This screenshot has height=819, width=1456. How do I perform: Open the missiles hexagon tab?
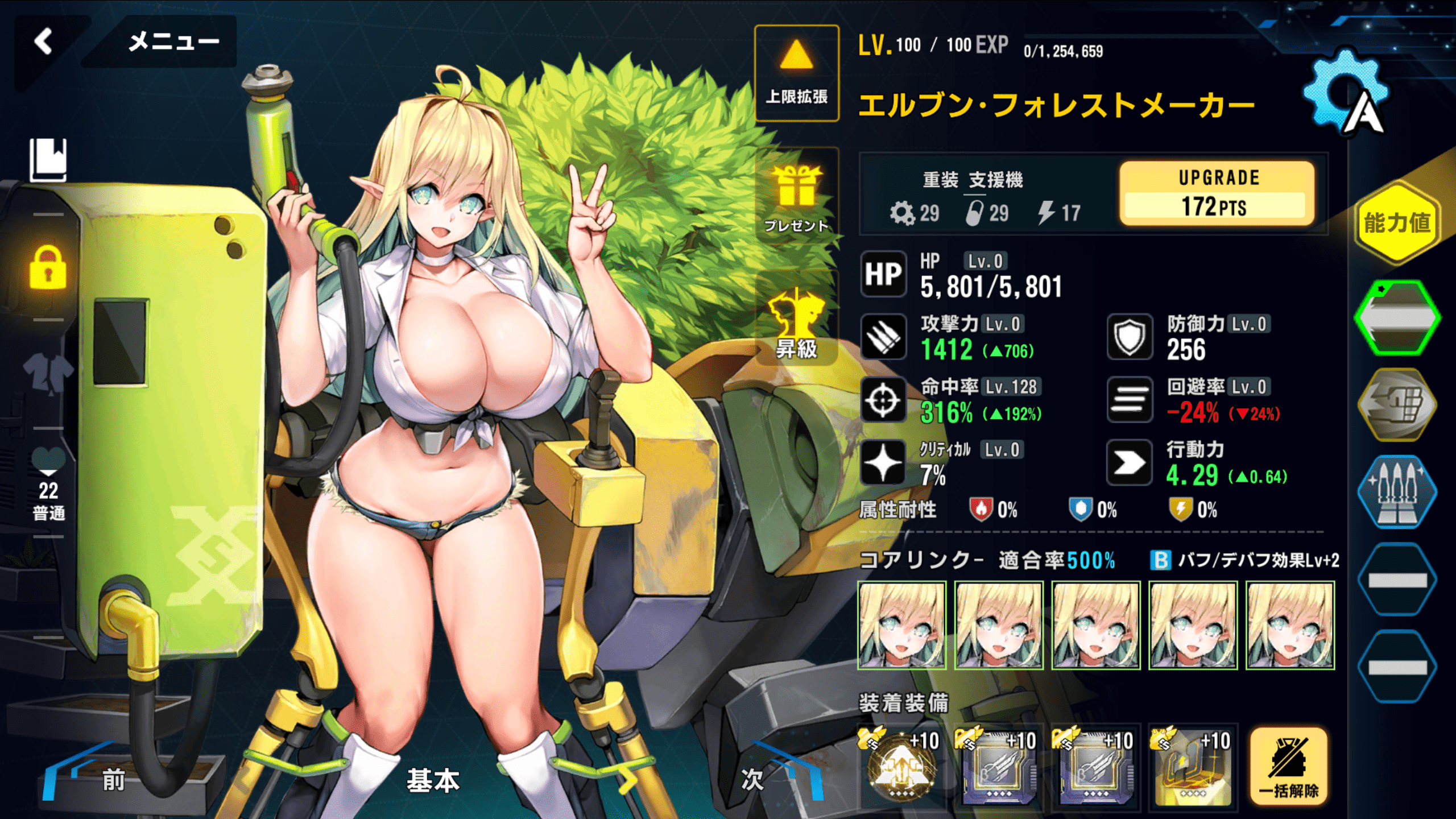1397,491
